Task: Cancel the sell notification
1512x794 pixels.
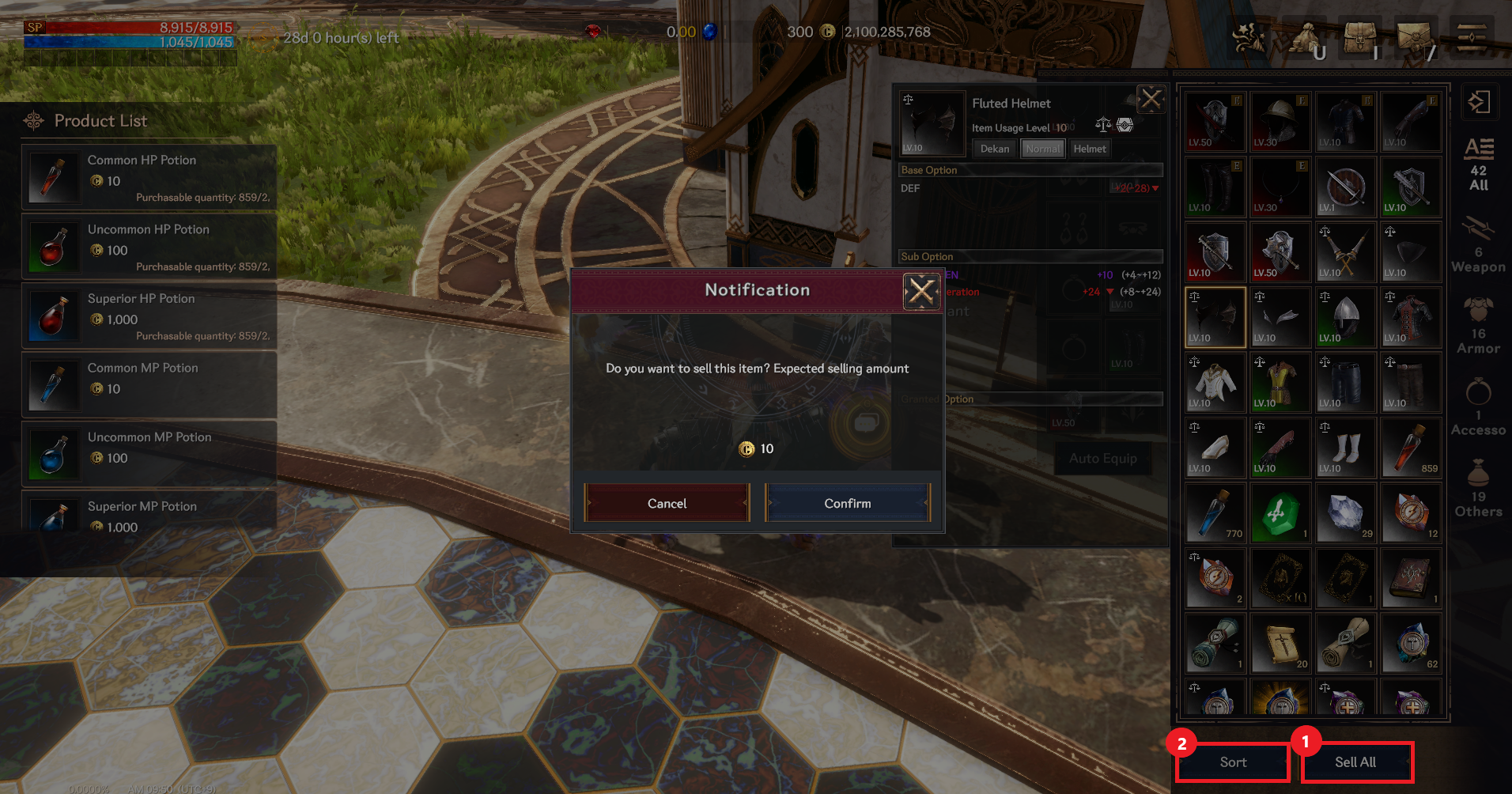Action: click(667, 503)
